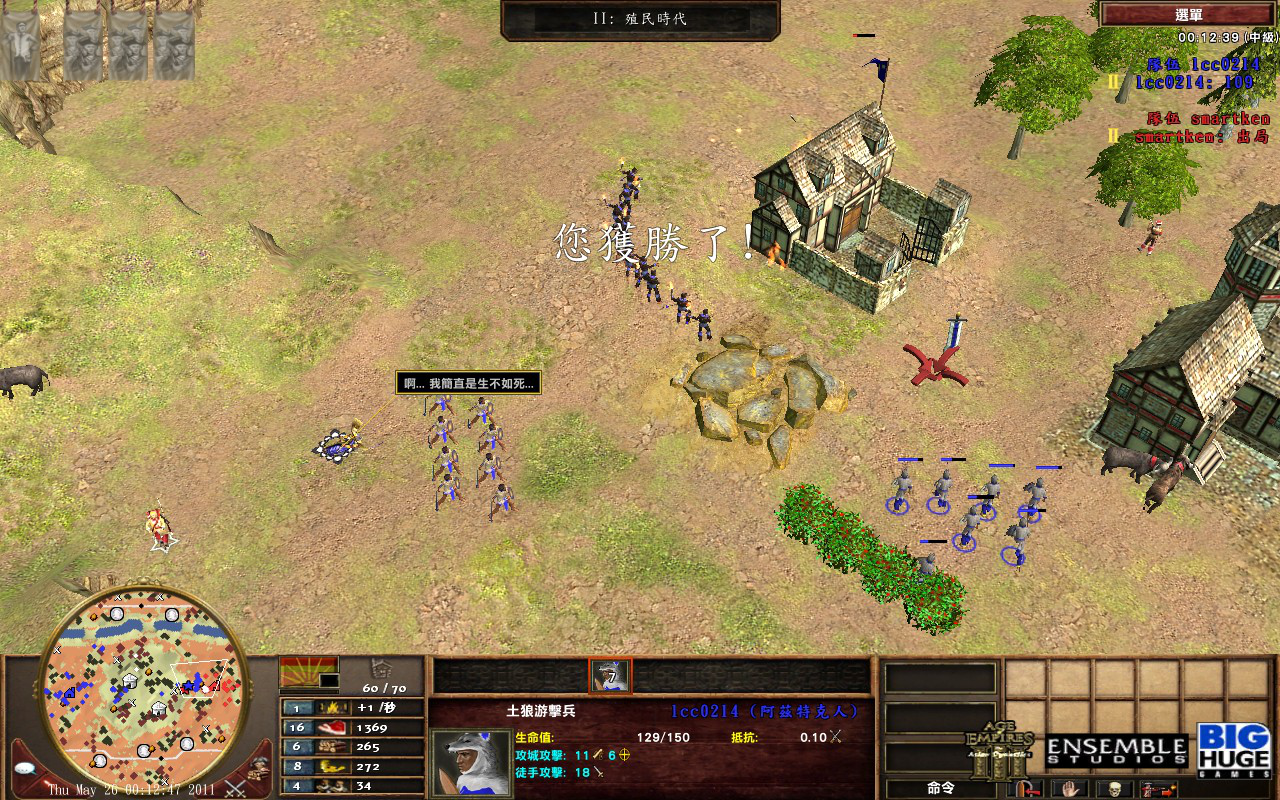Activate the stop hand command

click(x=1069, y=789)
